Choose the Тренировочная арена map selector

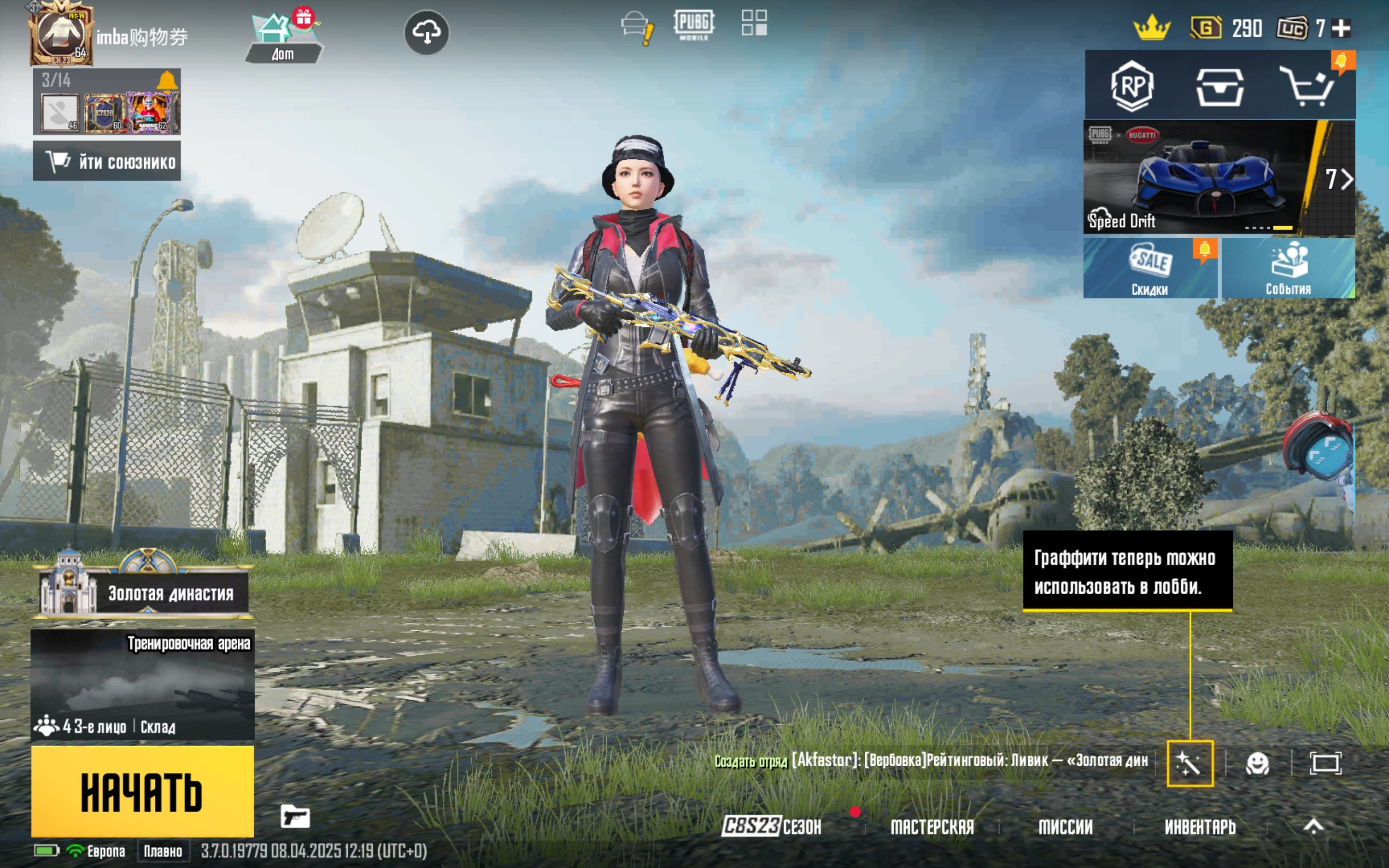[142, 684]
